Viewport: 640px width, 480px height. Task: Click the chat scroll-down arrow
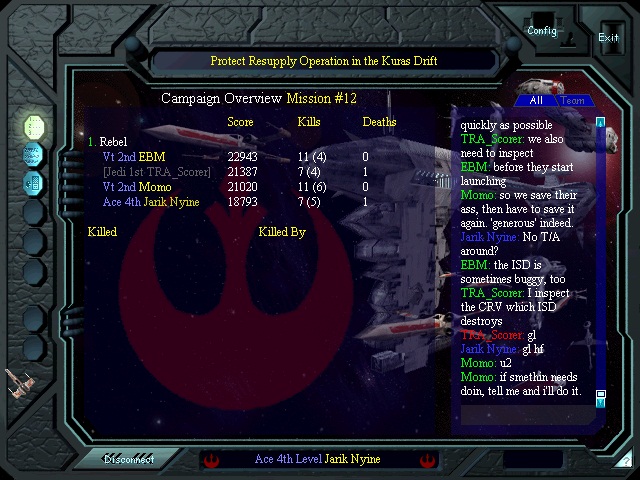(601, 396)
